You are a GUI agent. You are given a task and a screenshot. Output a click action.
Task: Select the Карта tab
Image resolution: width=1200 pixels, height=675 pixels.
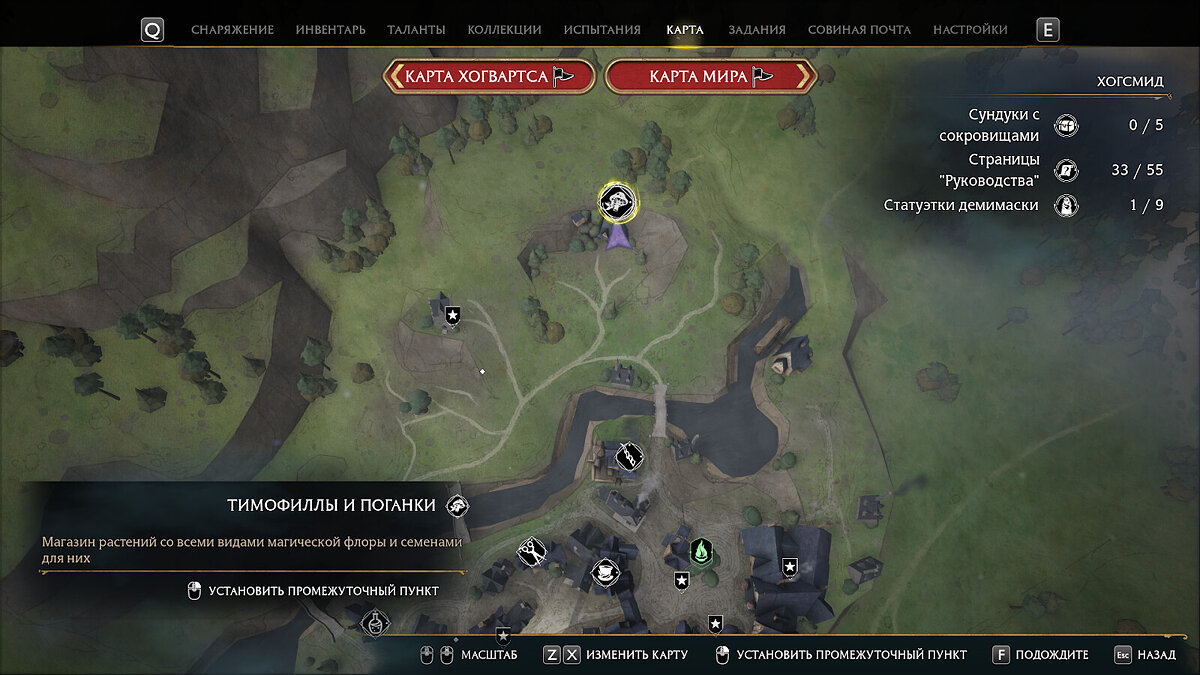685,30
